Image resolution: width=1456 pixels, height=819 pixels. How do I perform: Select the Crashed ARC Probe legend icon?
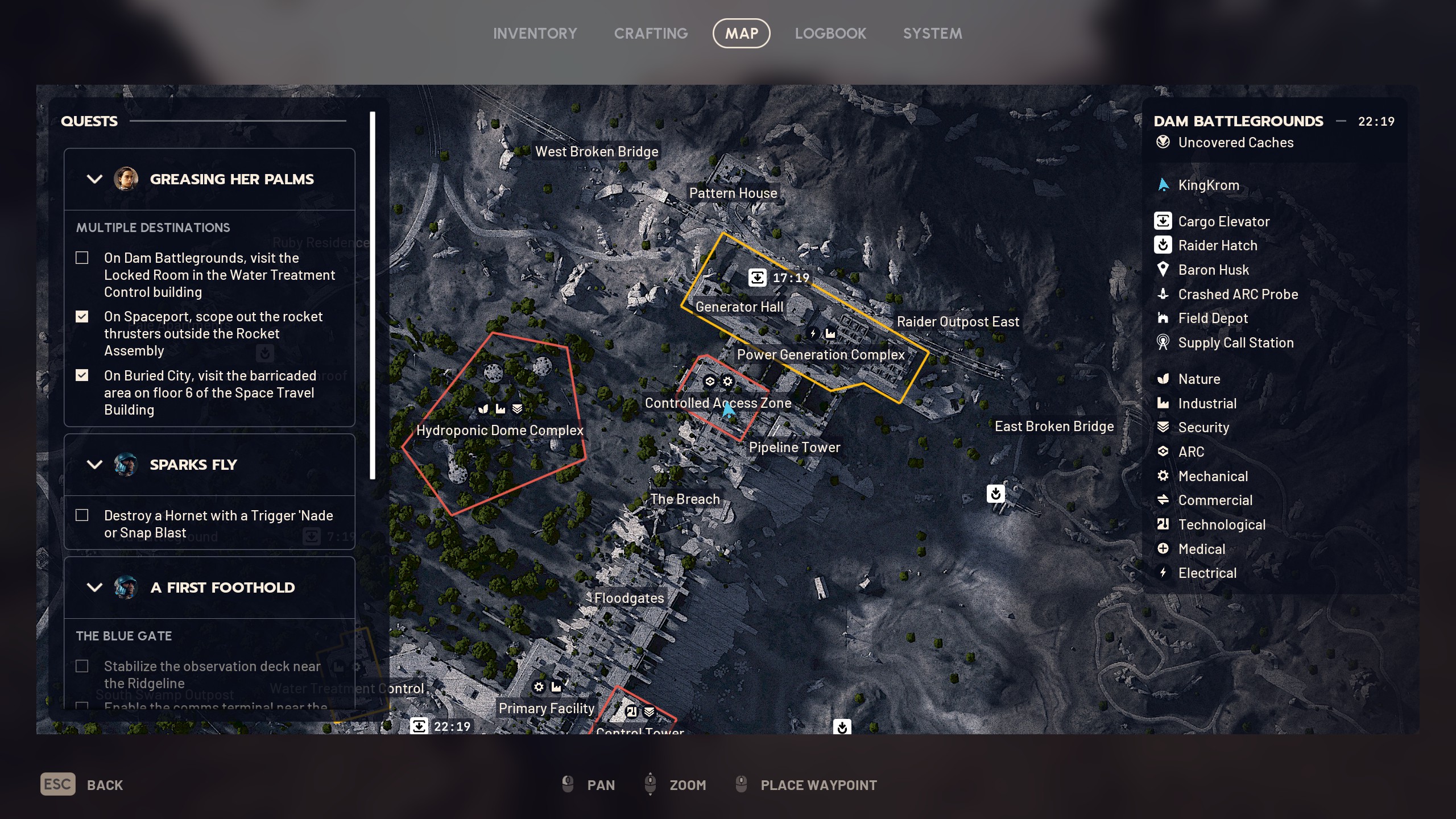pos(1163,294)
